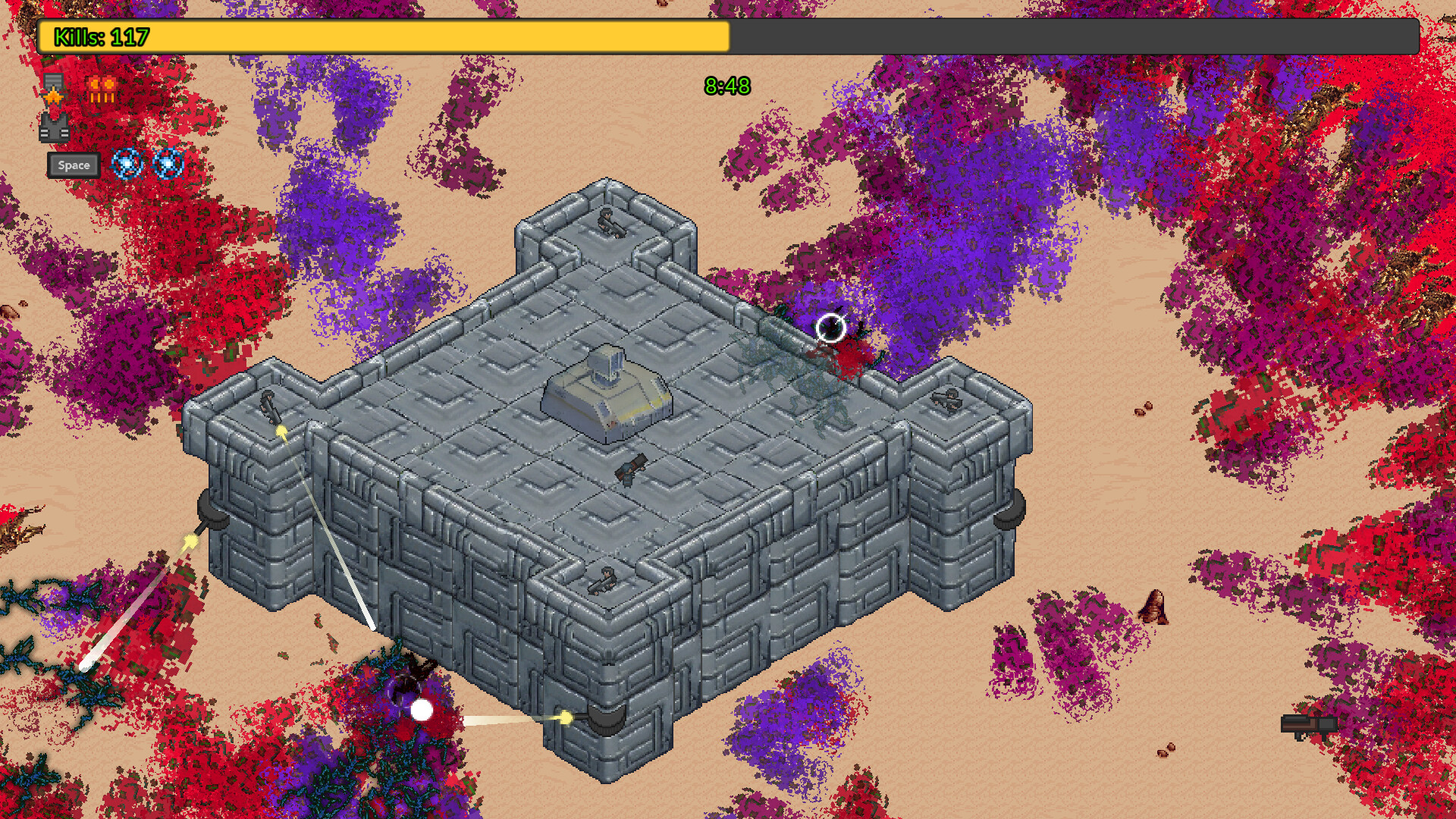The width and height of the screenshot is (1456, 819).
Task: Click the green 8:48 match timer
Action: (x=726, y=86)
